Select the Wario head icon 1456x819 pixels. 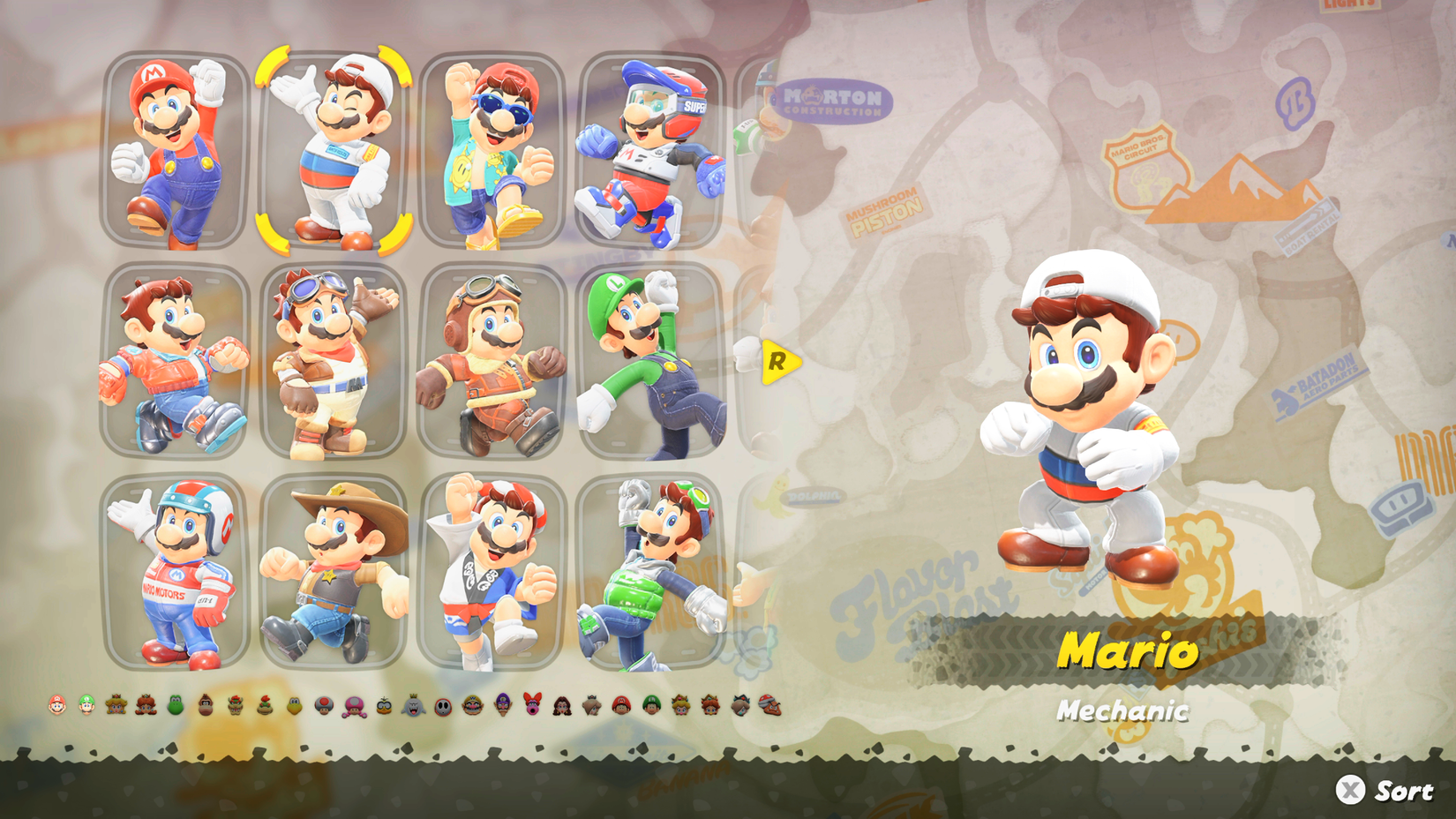click(x=472, y=706)
